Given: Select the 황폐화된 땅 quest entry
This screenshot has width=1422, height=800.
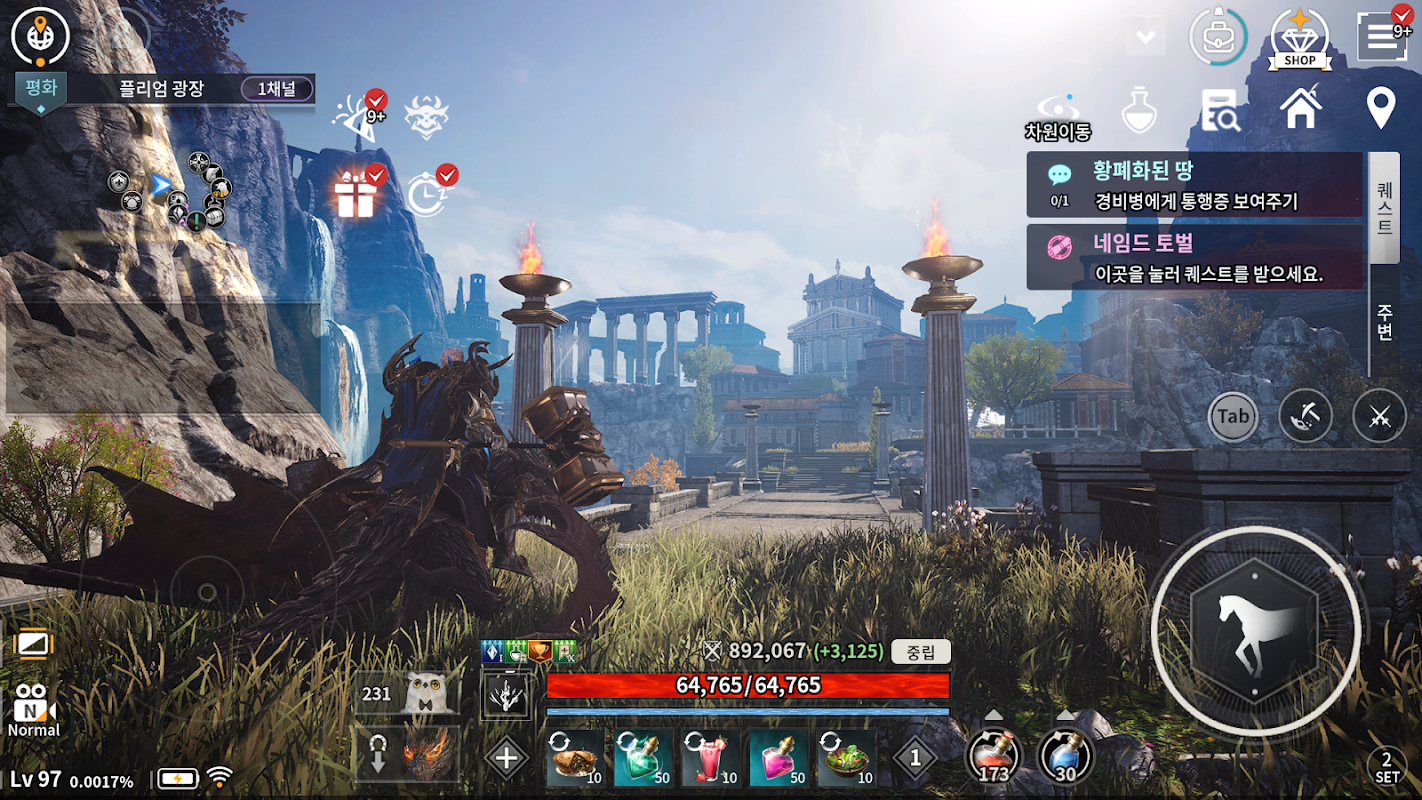Looking at the screenshot, I should (1195, 185).
